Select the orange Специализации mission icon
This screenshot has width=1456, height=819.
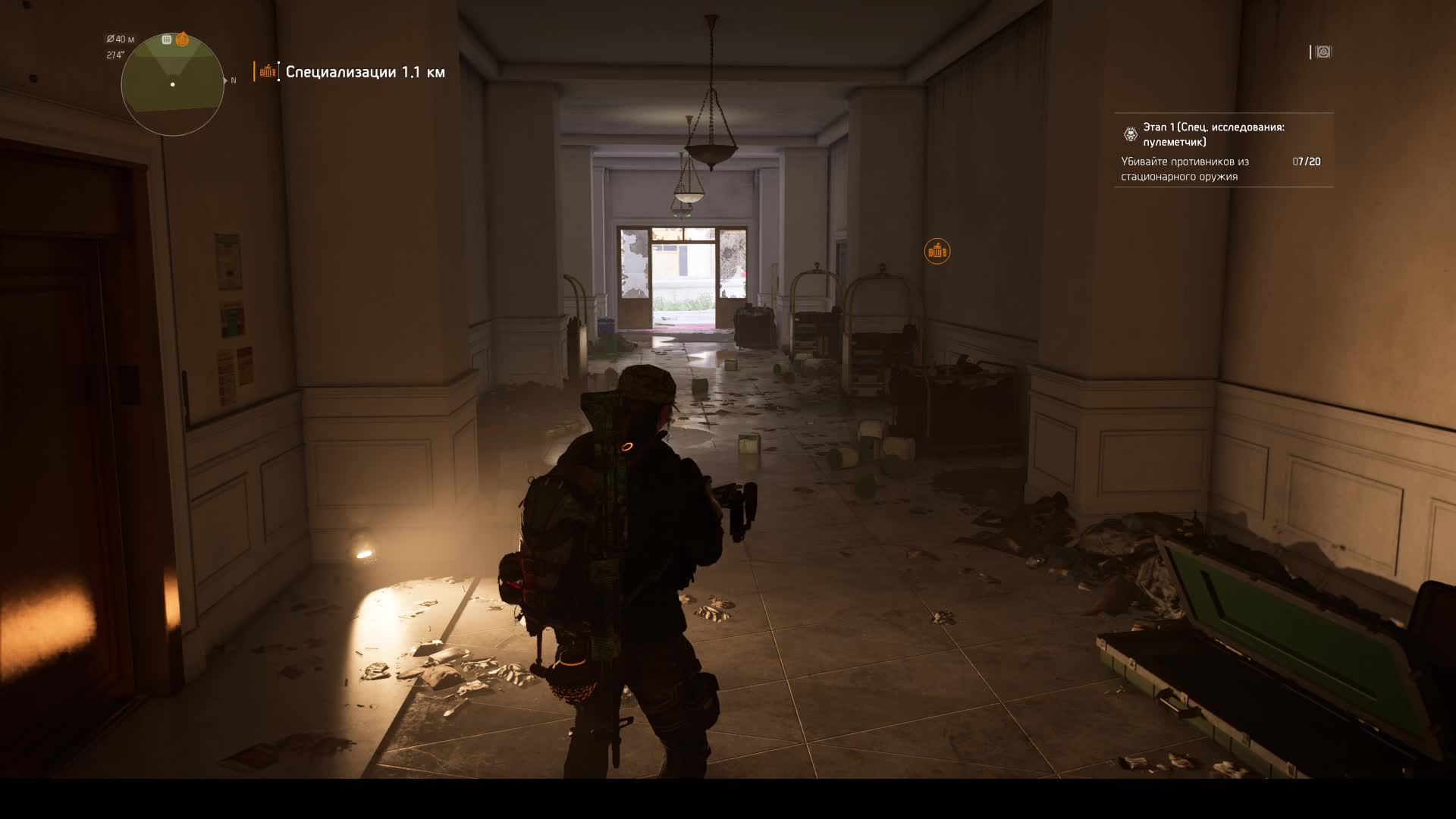point(267,72)
